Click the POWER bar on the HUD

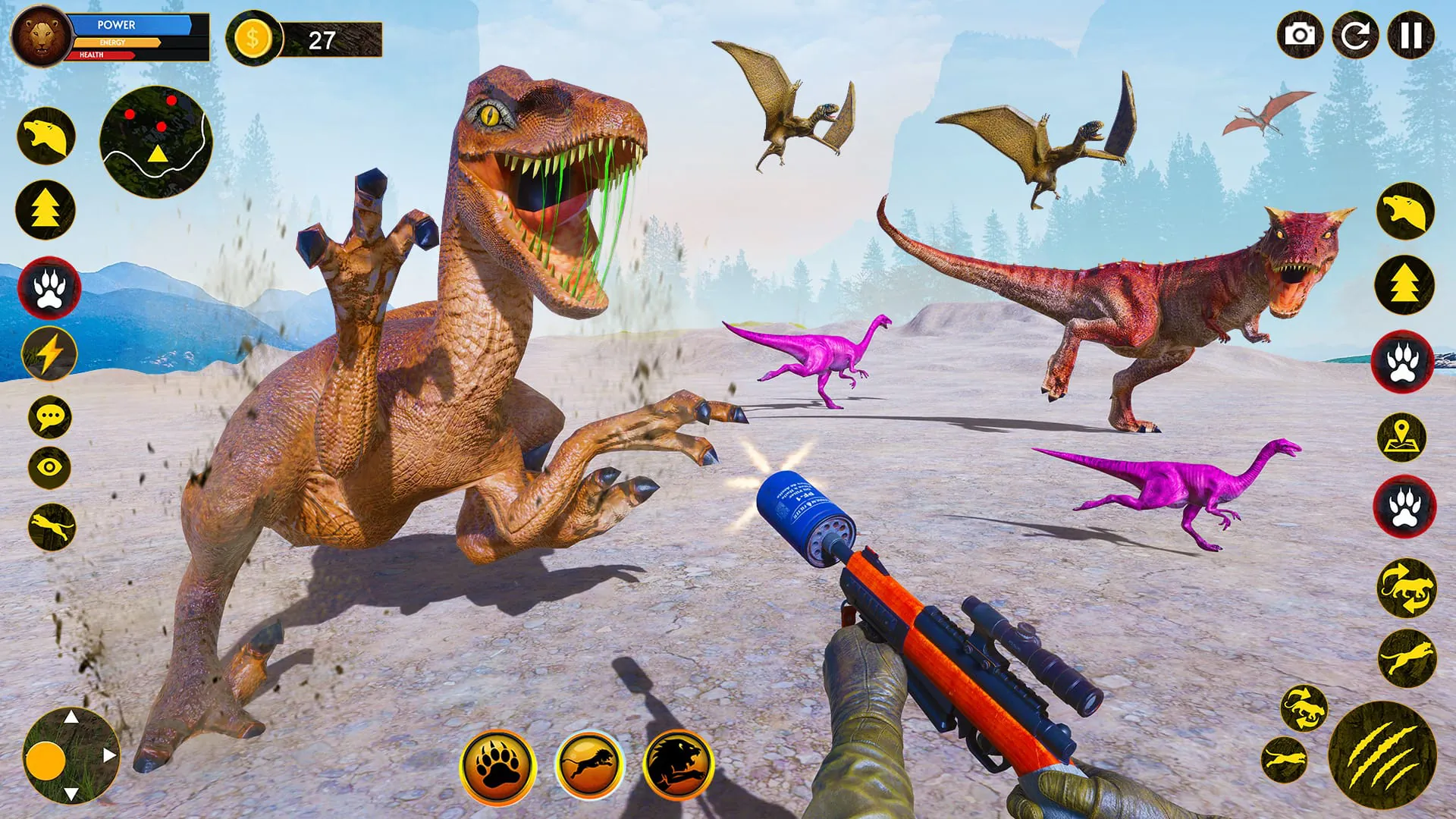point(130,25)
